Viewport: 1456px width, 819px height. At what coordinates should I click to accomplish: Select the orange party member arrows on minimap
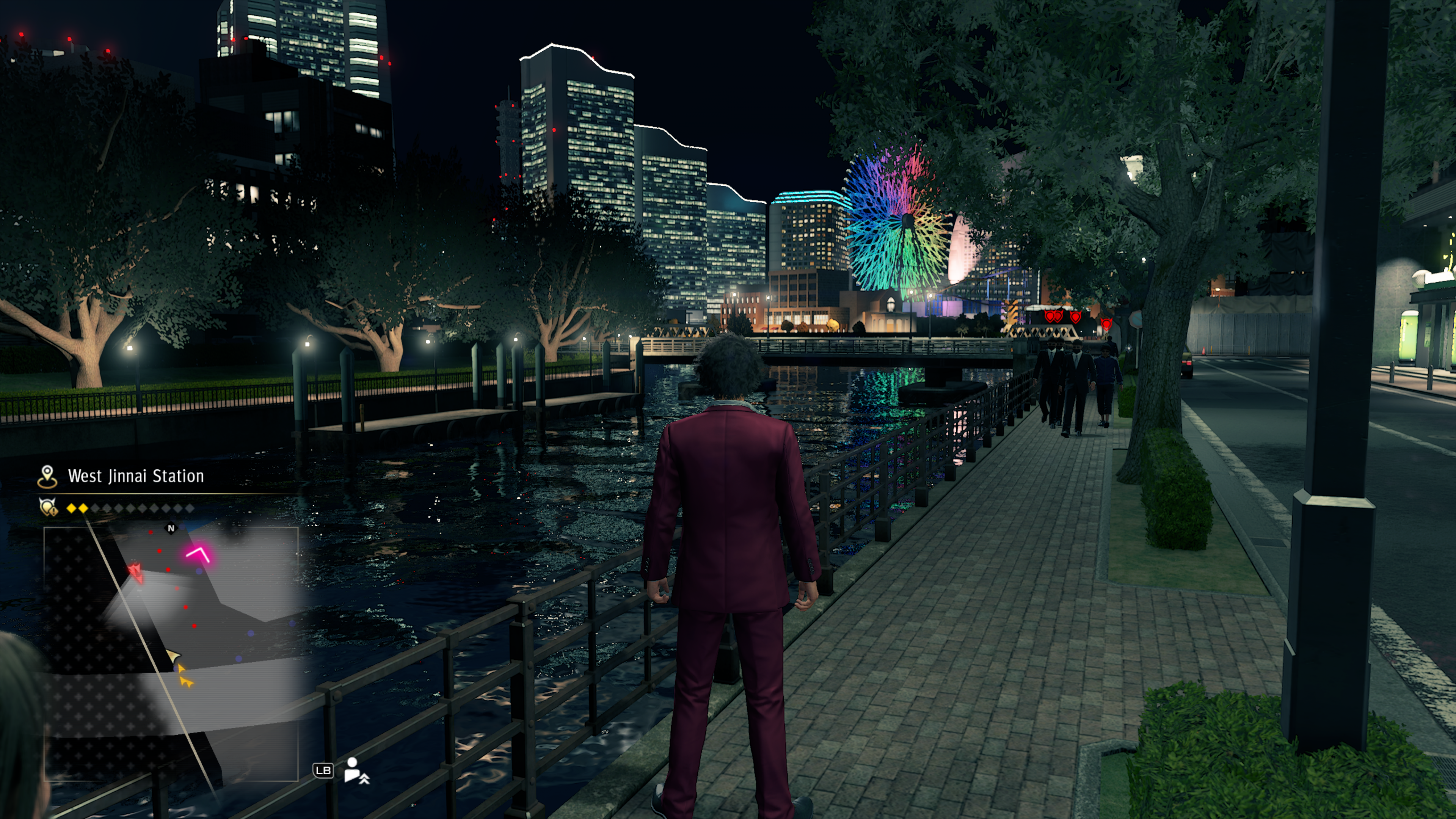(x=185, y=676)
